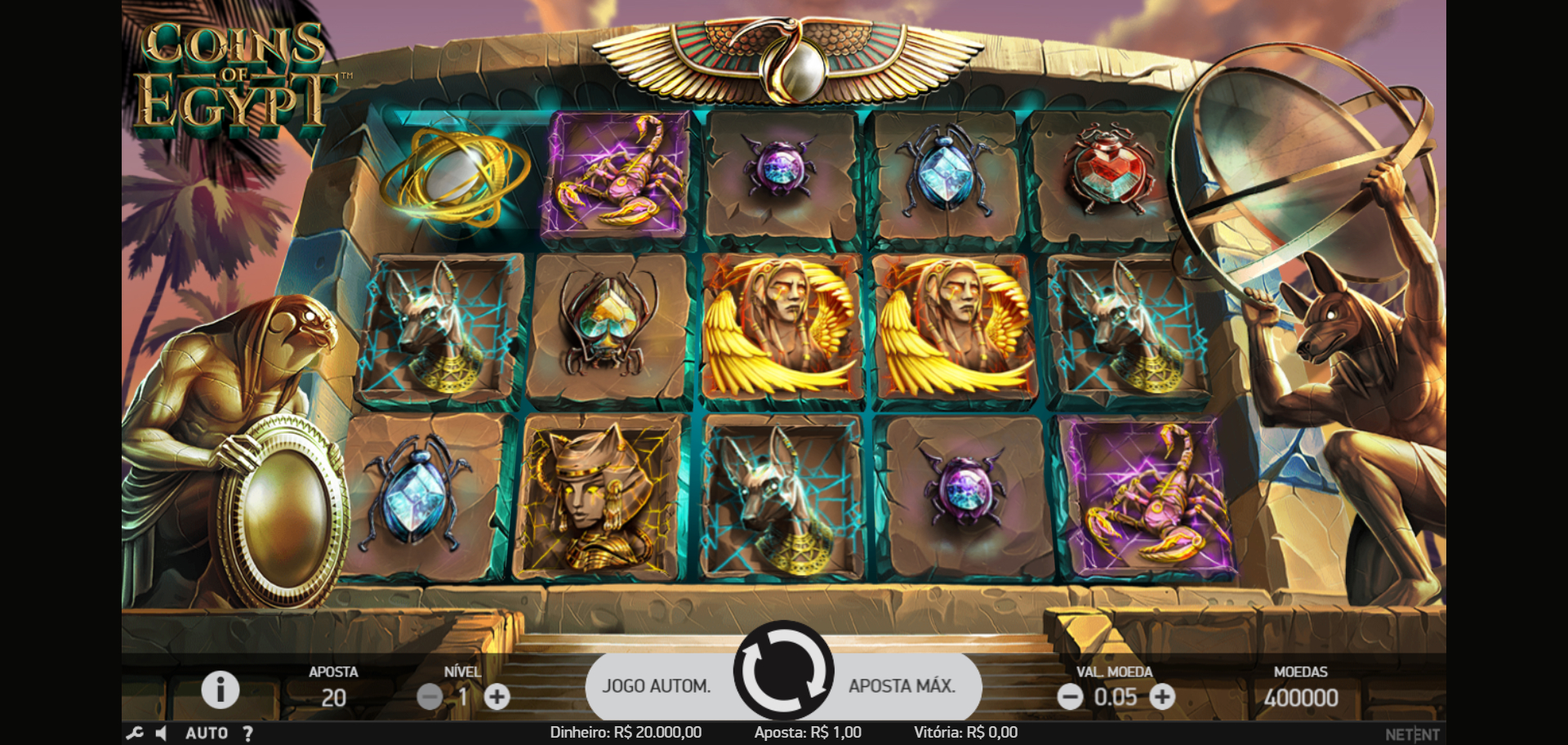The height and width of the screenshot is (745, 1568).
Task: Lower the VAL. MOEDA coin value
Action: click(x=1070, y=697)
